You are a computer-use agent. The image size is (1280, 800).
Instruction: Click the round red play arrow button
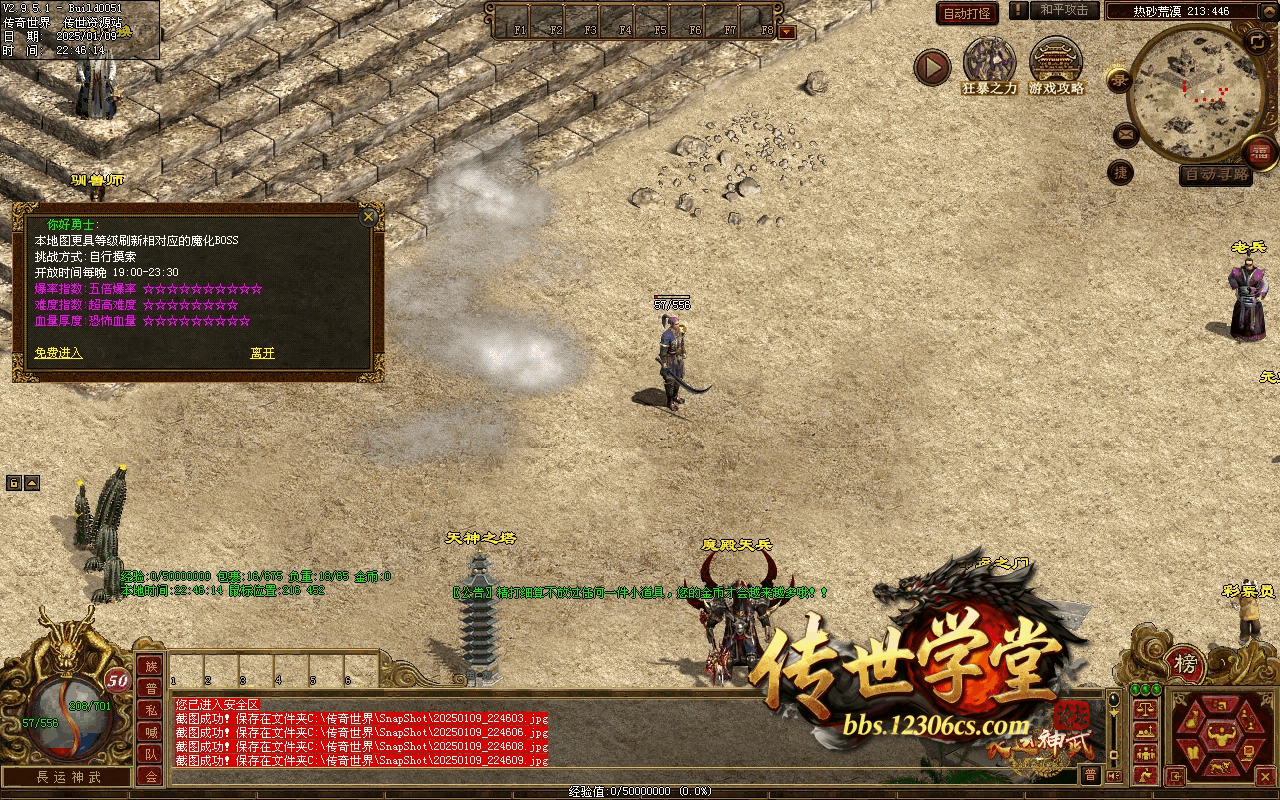point(932,68)
